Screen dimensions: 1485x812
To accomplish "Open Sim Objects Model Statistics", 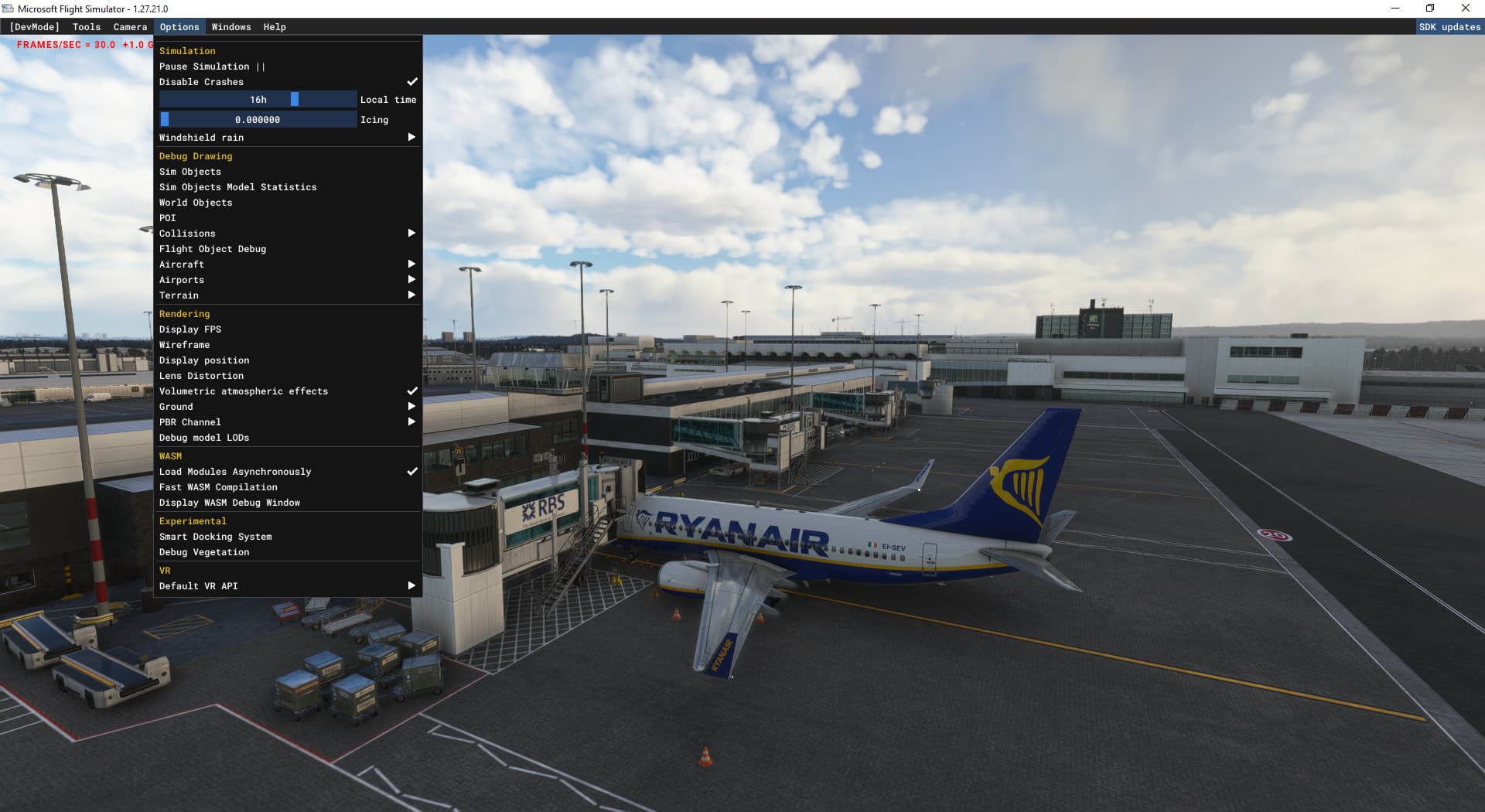I will [237, 186].
